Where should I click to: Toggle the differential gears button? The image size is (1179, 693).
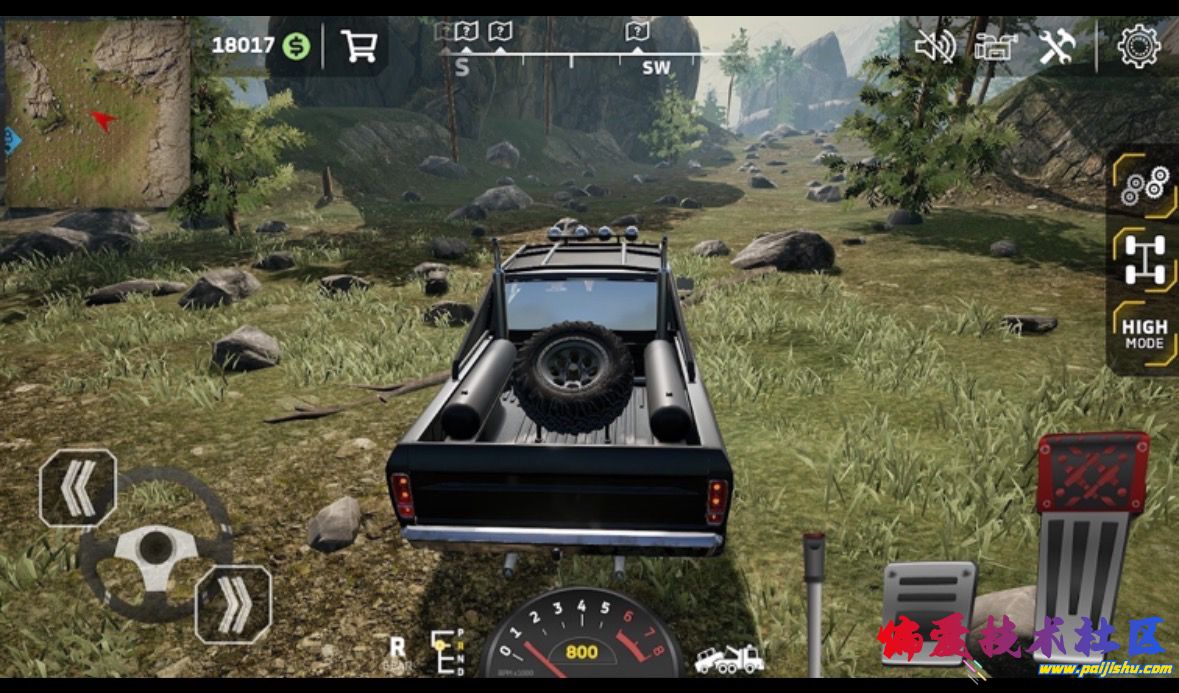coord(1145,186)
